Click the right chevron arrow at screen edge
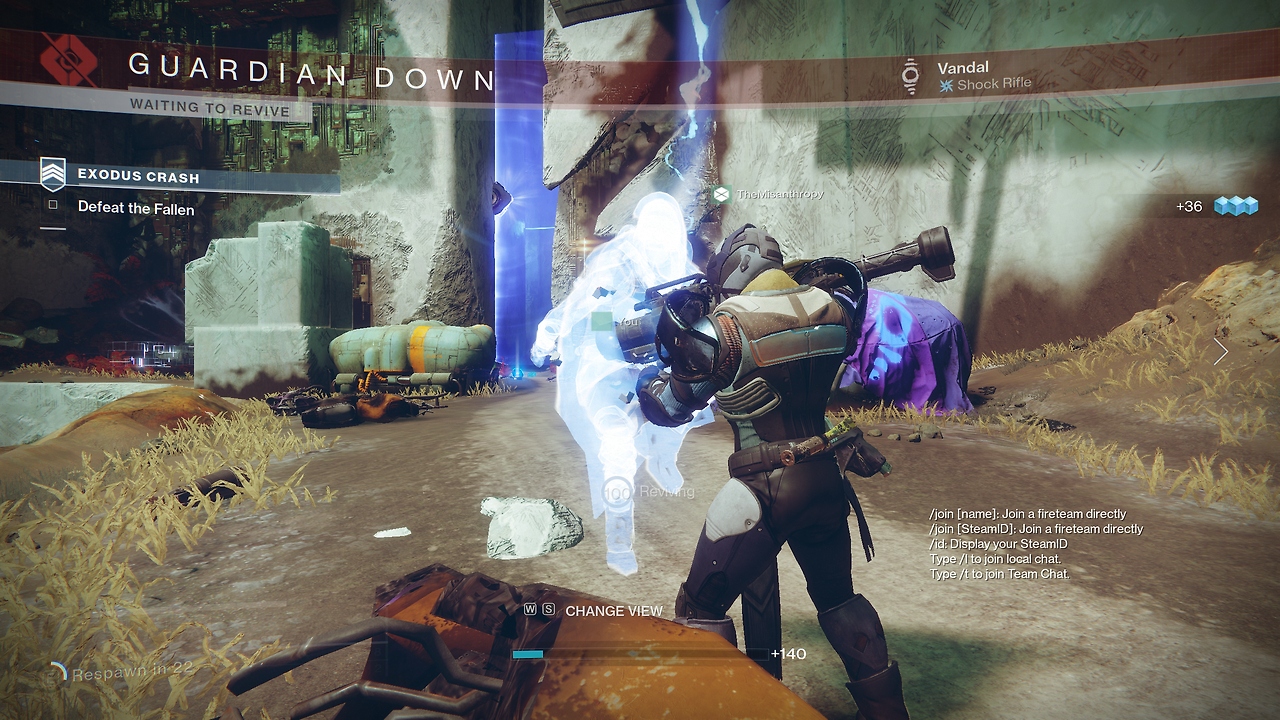This screenshot has height=720, width=1280. click(1221, 351)
